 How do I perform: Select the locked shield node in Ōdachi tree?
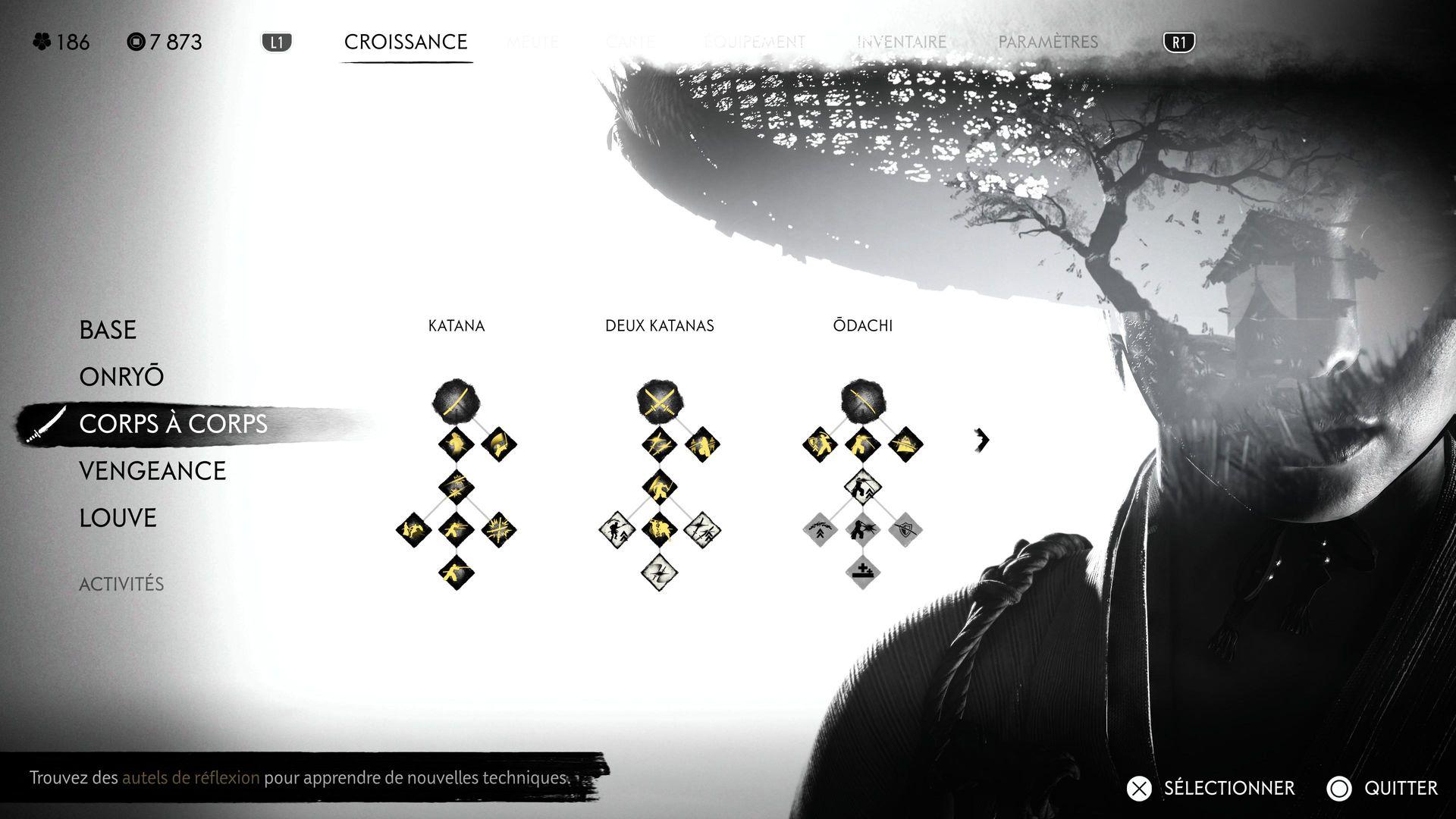point(905,529)
